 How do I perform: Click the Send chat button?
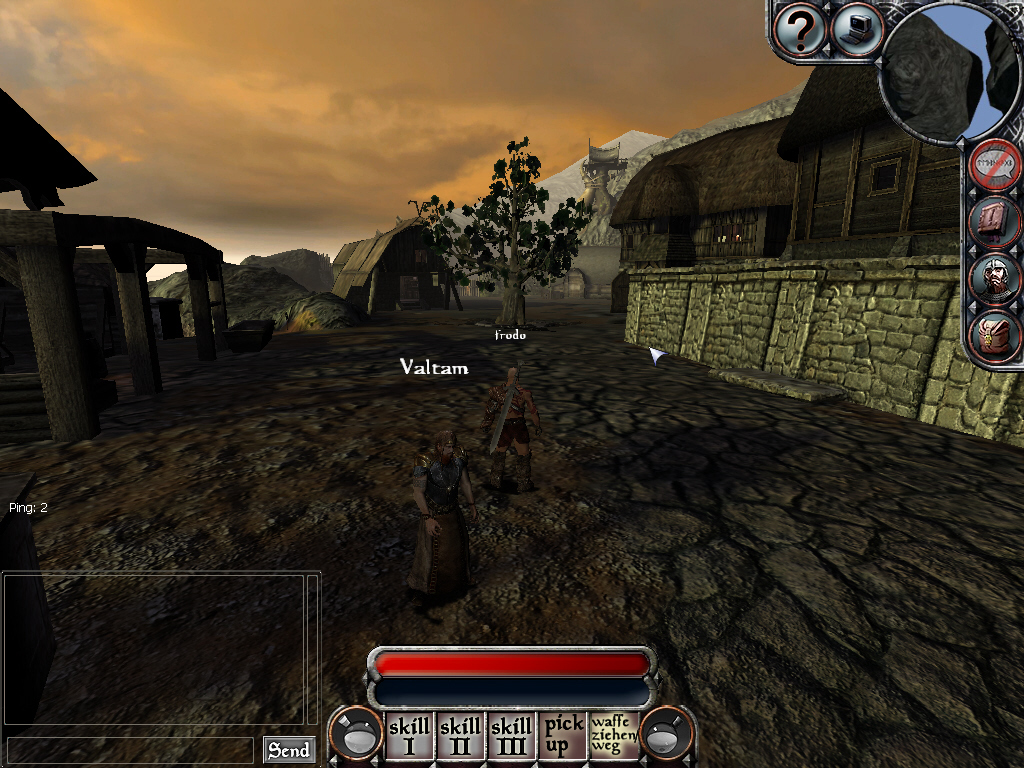(x=288, y=750)
